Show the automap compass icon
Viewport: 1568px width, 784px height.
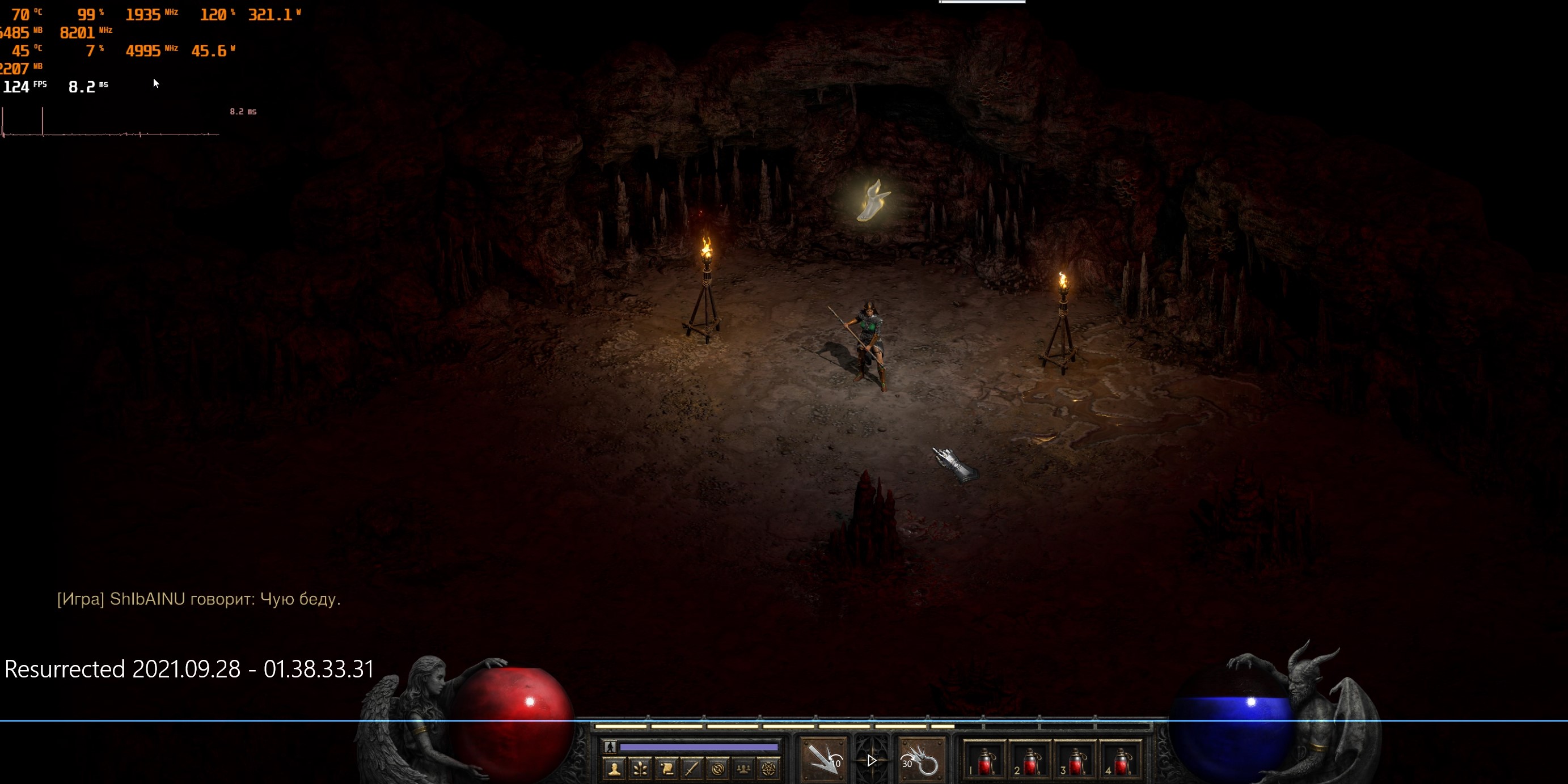pyautogui.click(x=718, y=769)
